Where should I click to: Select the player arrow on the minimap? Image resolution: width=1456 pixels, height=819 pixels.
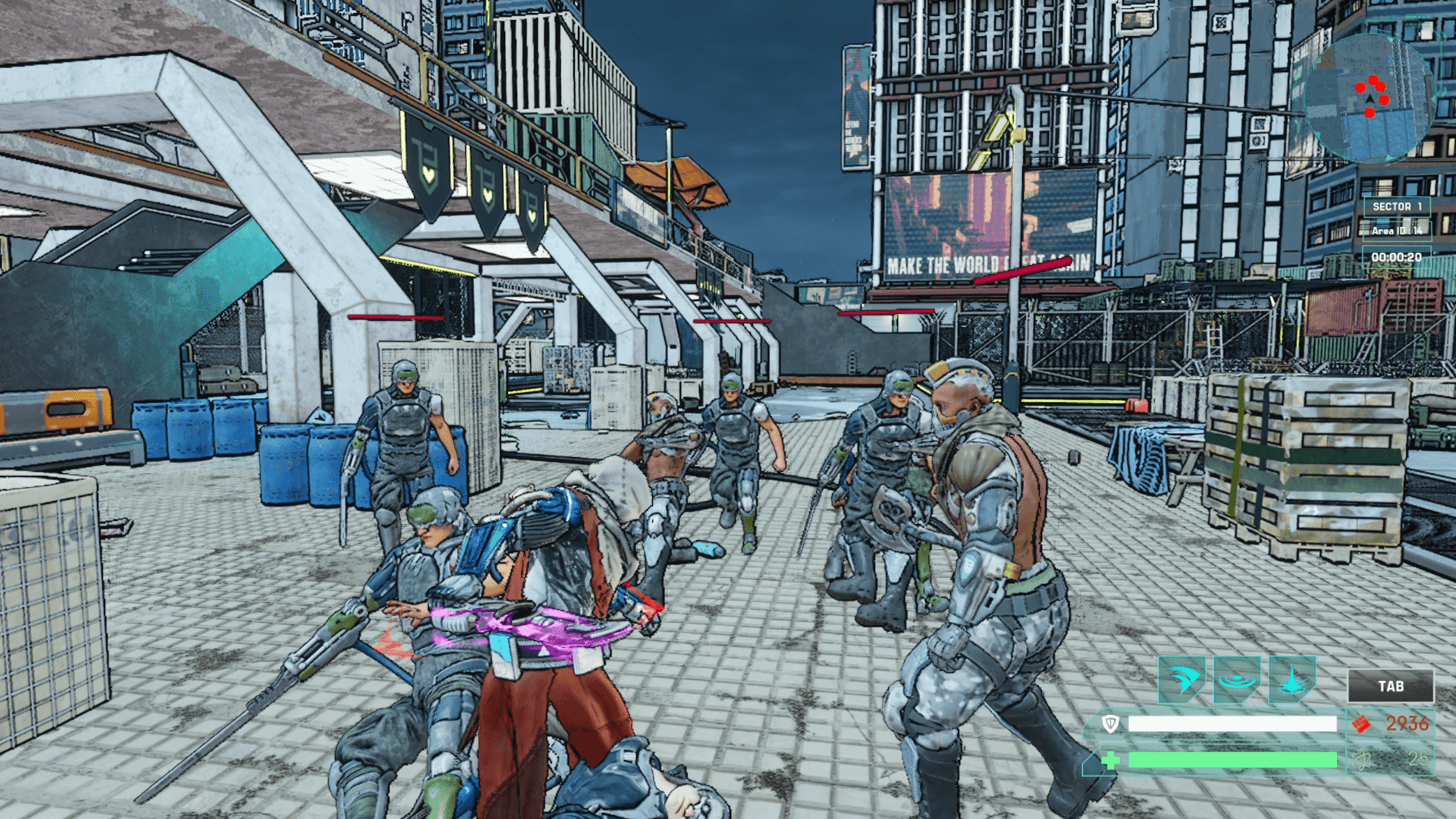(1369, 99)
